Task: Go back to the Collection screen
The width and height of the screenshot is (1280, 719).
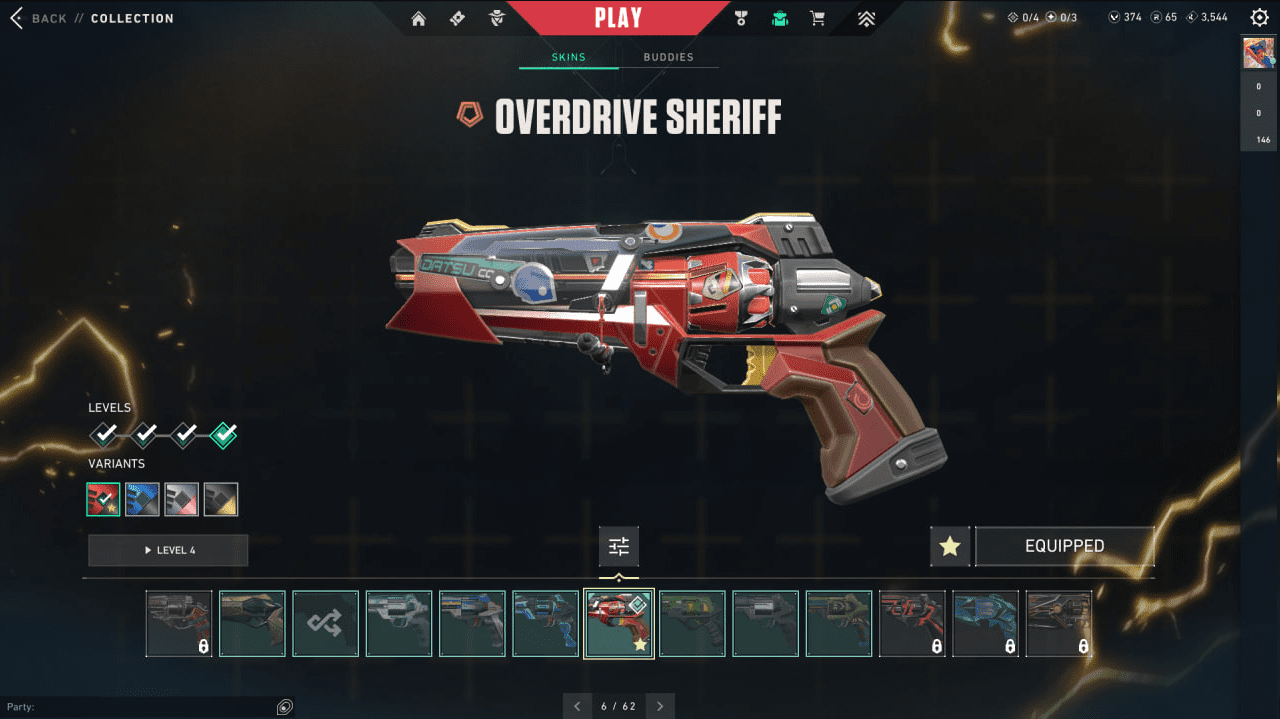Action: point(40,18)
